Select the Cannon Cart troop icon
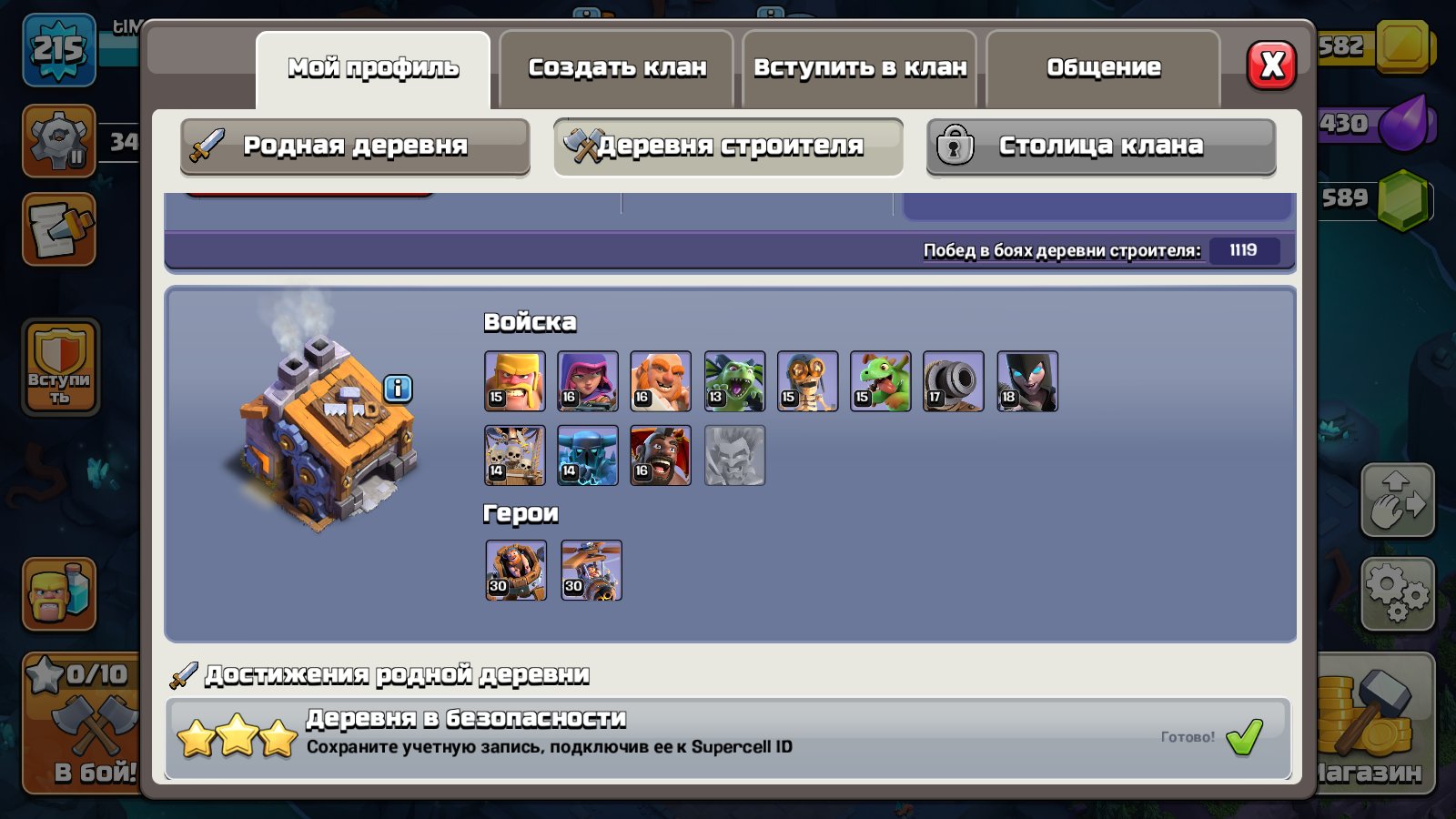1456x819 pixels. (x=954, y=382)
